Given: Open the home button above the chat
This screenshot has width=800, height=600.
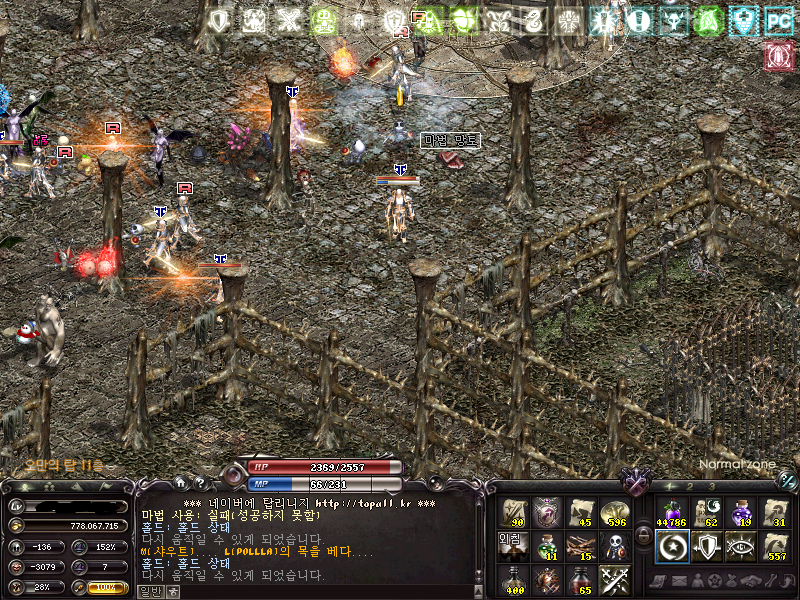Looking at the screenshot, I should [180, 482].
